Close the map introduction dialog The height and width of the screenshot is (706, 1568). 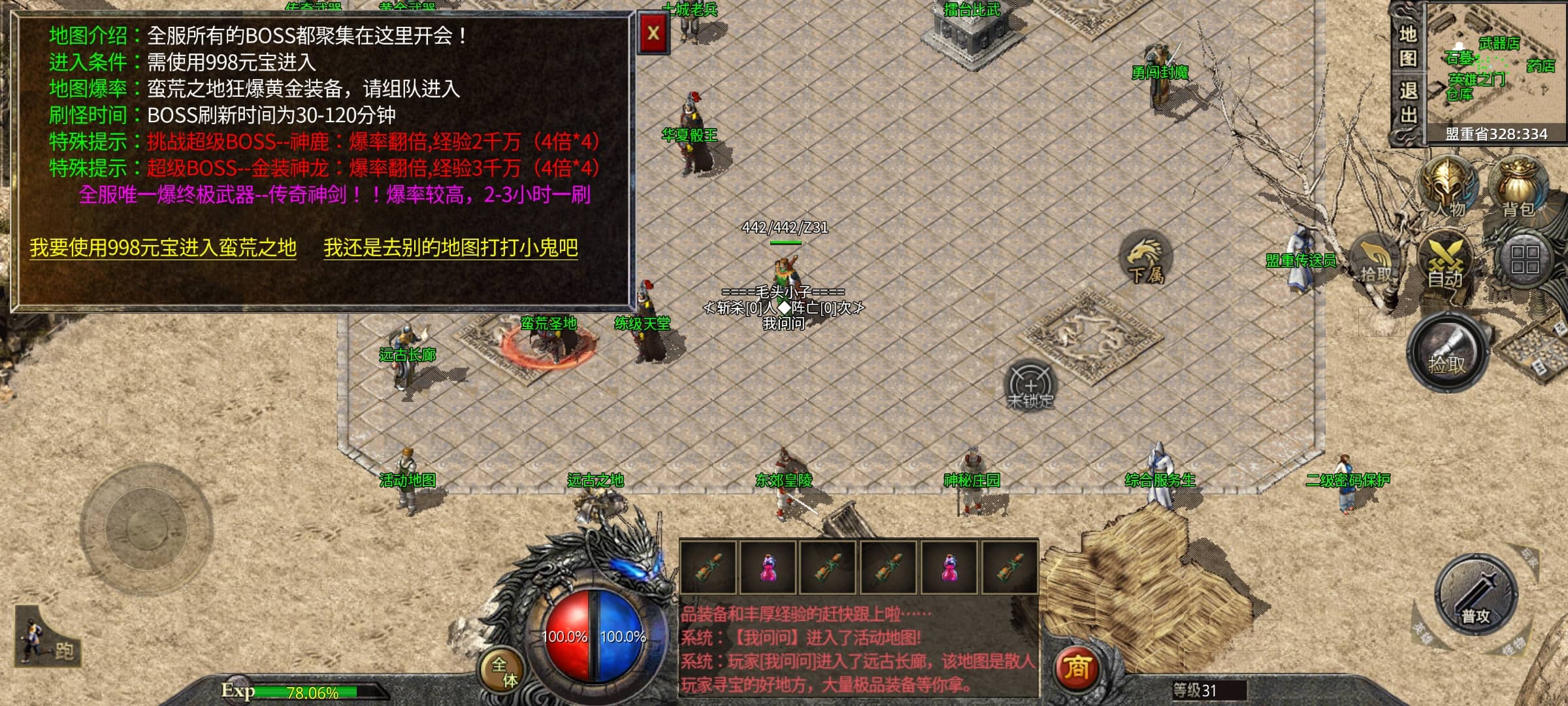[x=653, y=33]
